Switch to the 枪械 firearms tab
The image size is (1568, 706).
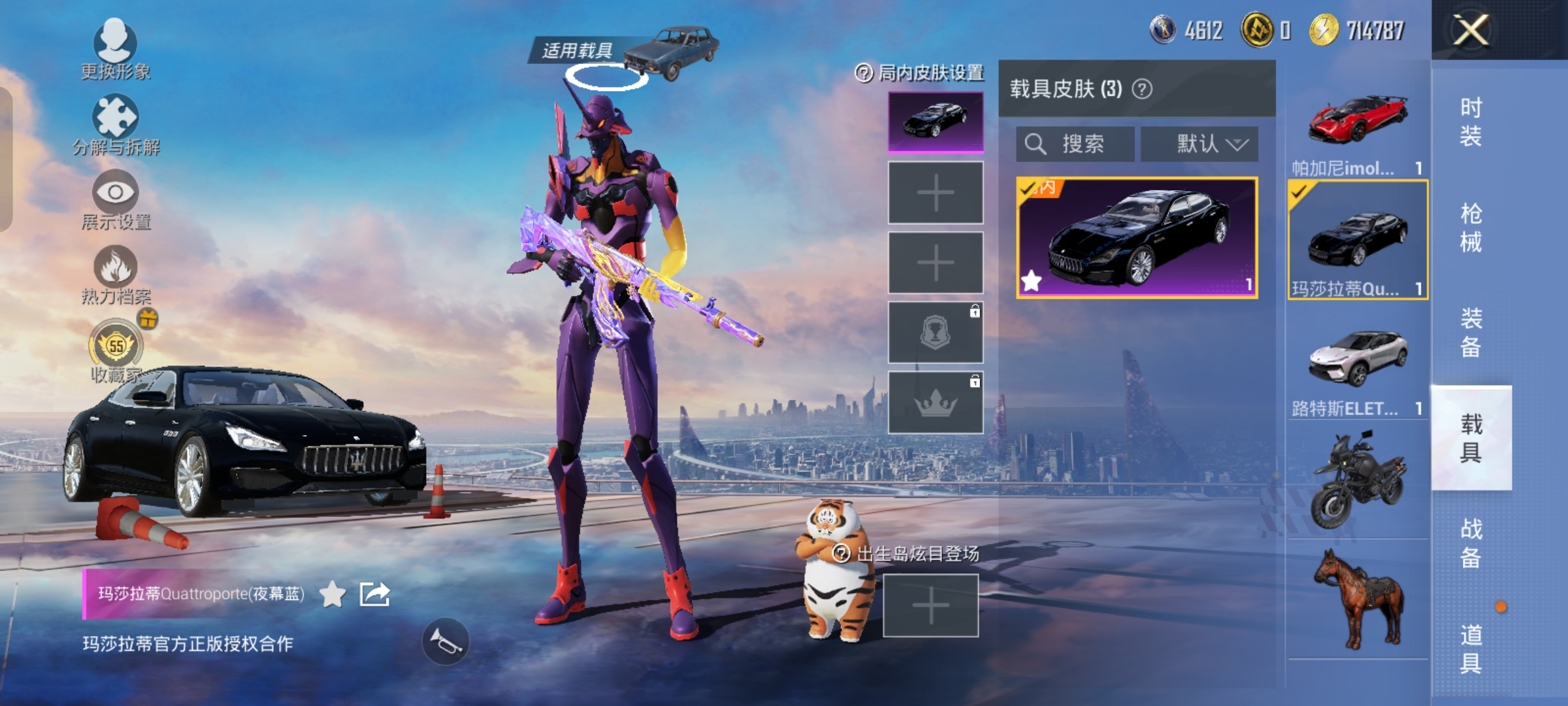pyautogui.click(x=1471, y=227)
